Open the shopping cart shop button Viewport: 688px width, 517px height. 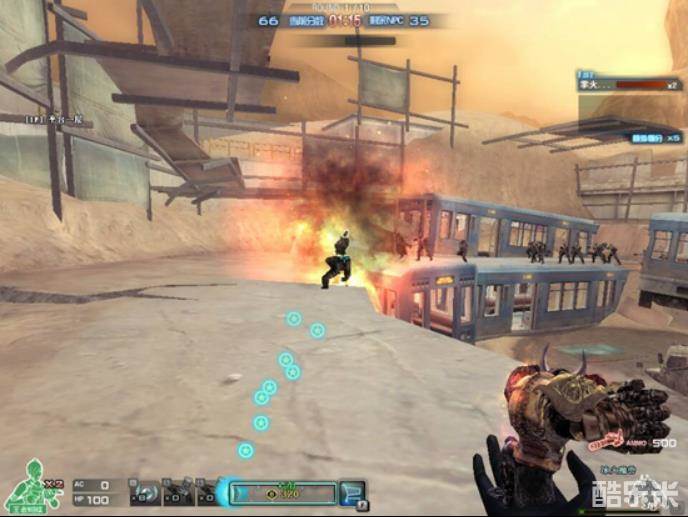tap(354, 492)
